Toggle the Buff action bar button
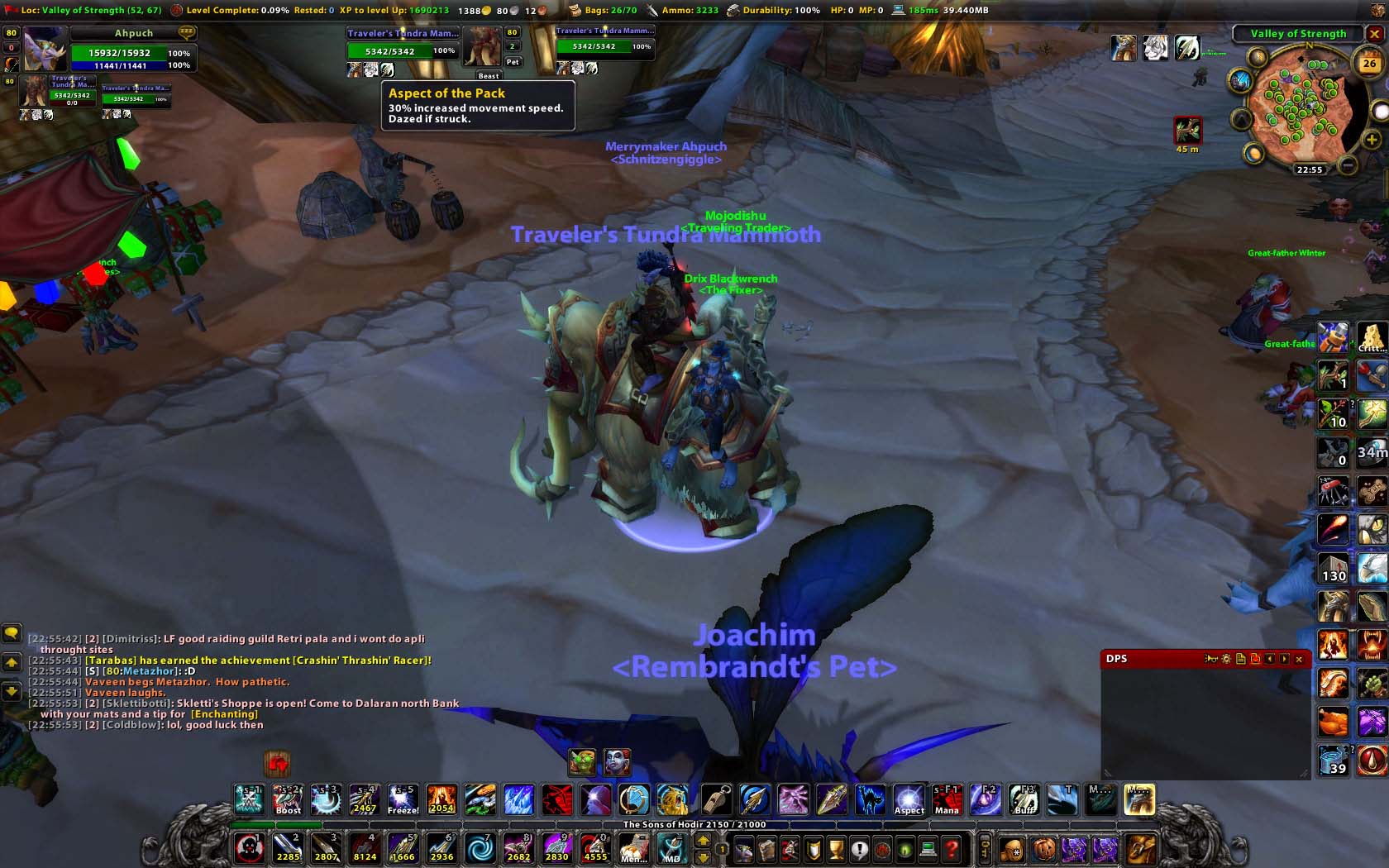Image resolution: width=1389 pixels, height=868 pixels. point(1024,799)
